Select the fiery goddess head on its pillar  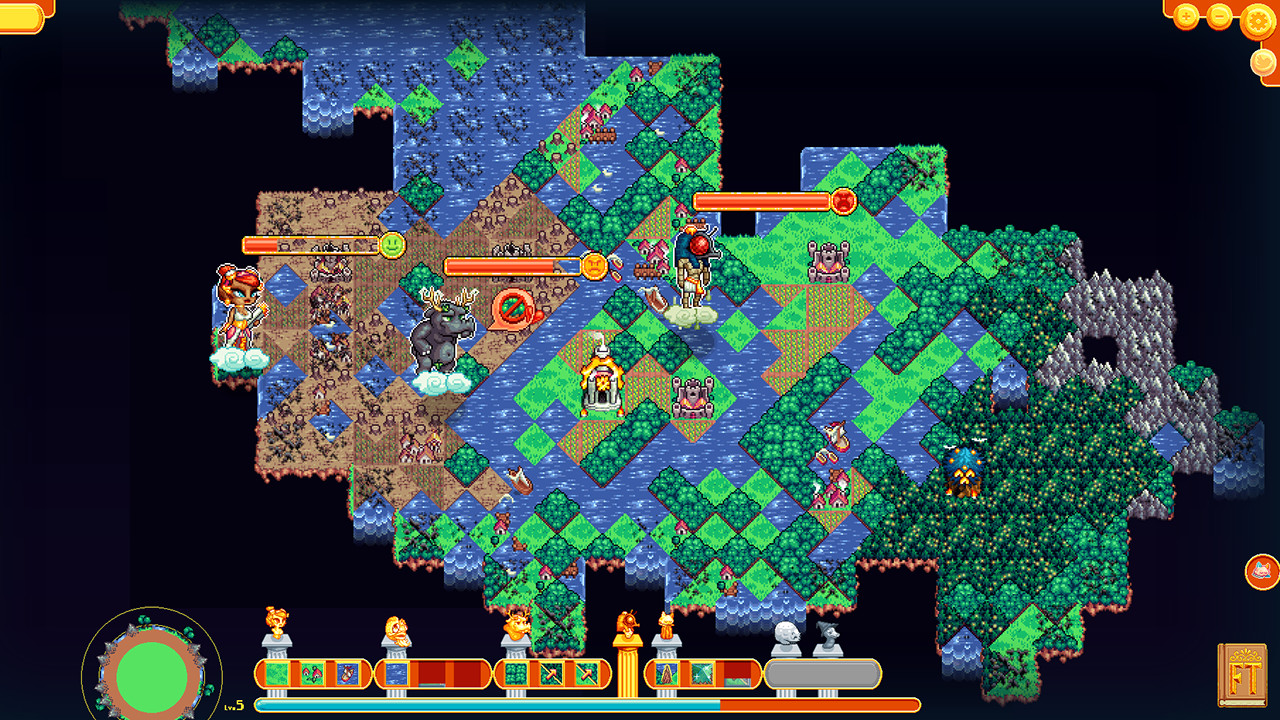tap(276, 621)
